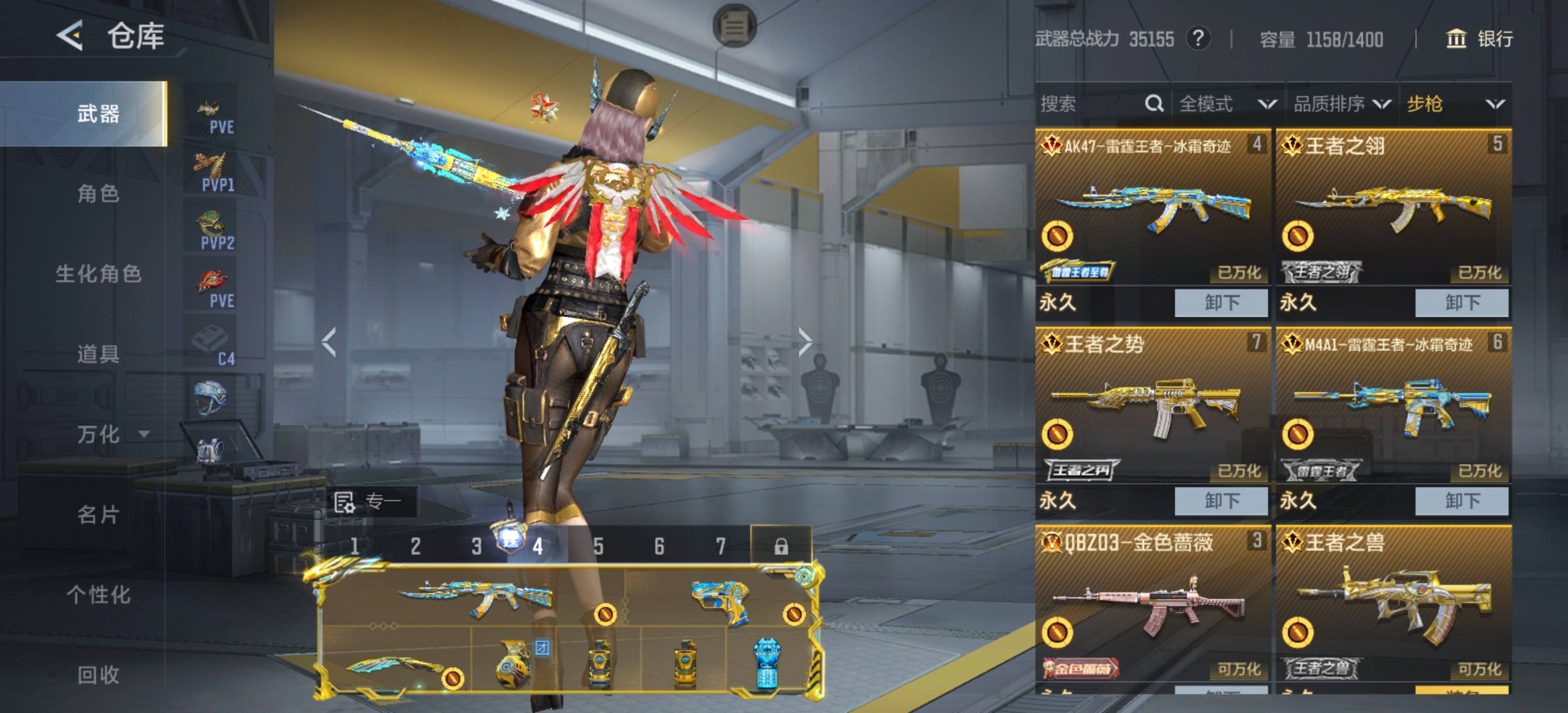Open the 步枪 weapon type dropdown

click(x=1455, y=104)
